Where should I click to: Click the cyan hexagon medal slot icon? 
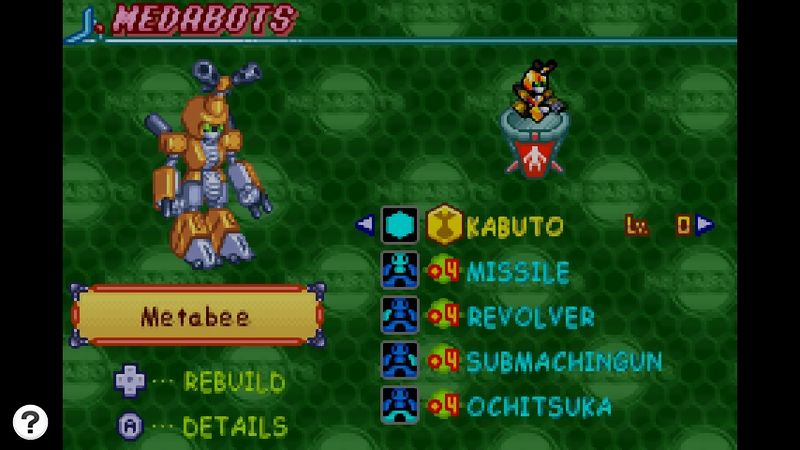tap(400, 225)
